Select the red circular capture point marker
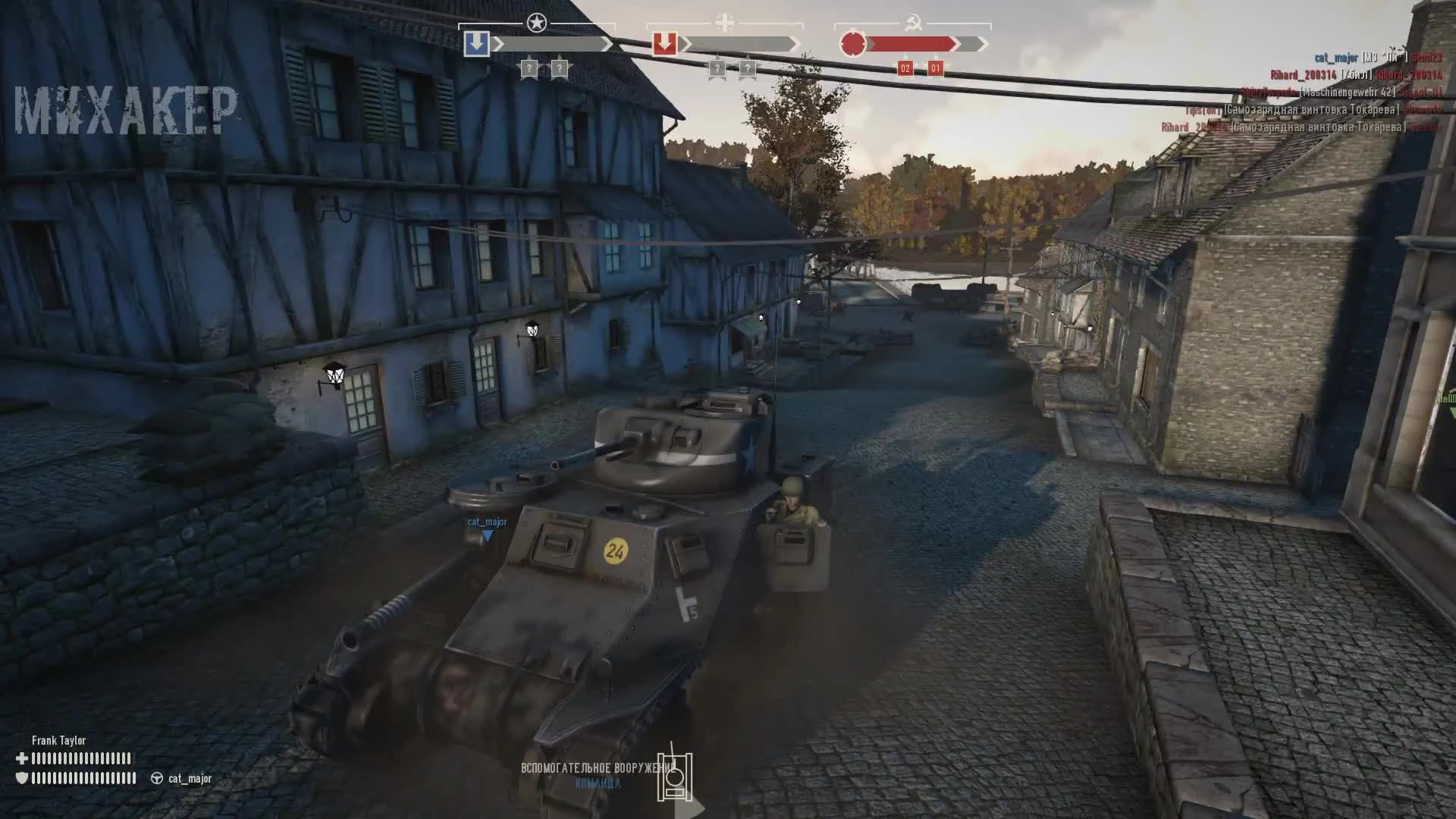1456x819 pixels. [853, 43]
